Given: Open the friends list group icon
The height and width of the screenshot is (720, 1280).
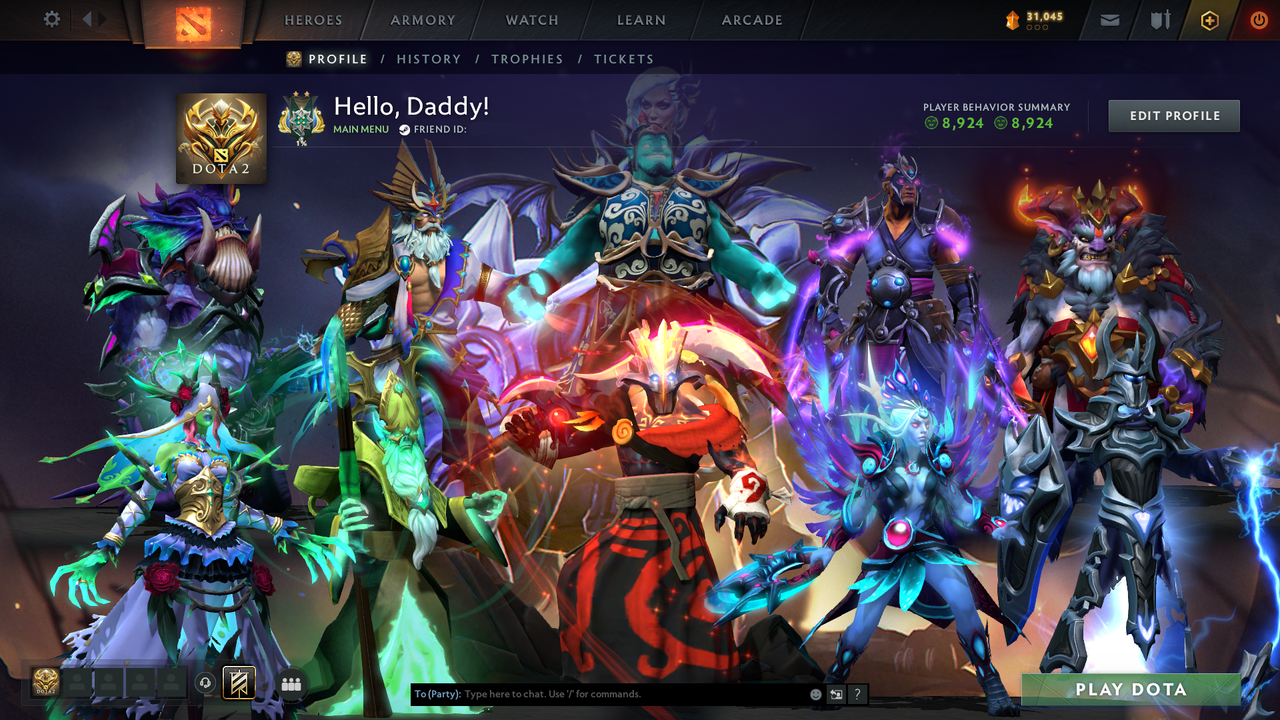Looking at the screenshot, I should click(x=290, y=683).
